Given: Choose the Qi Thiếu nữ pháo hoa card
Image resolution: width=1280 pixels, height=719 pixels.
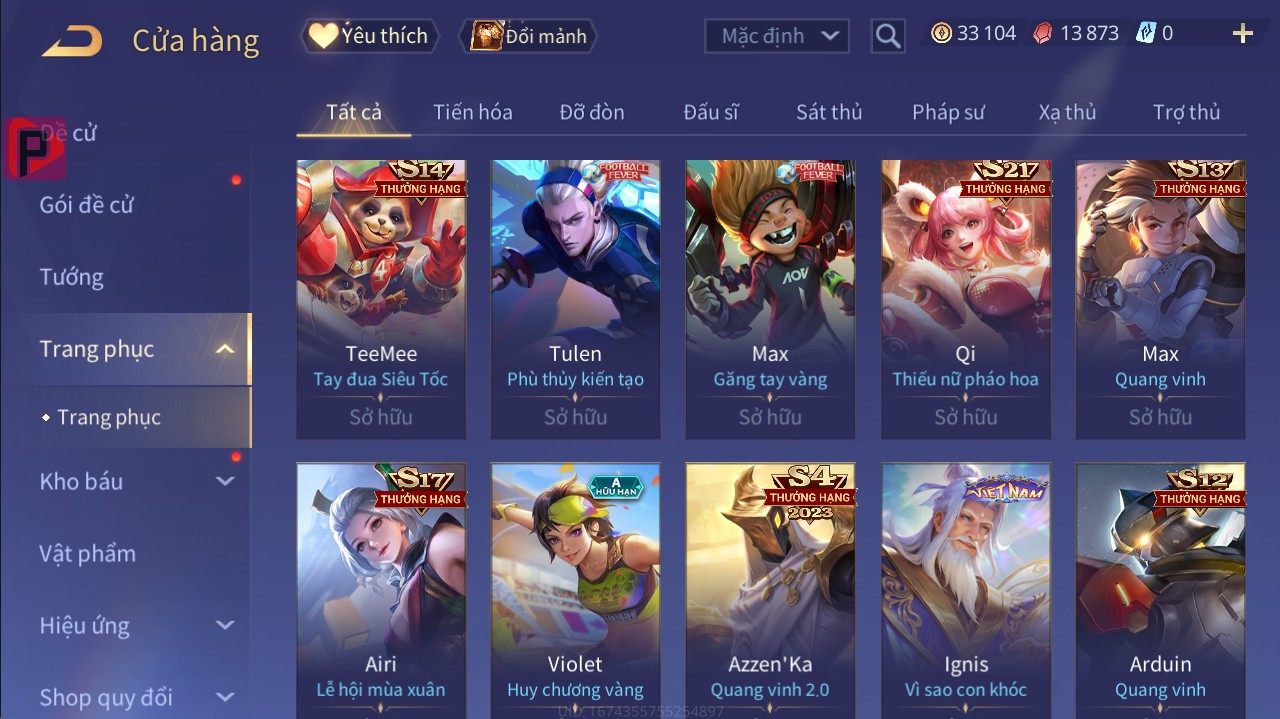Looking at the screenshot, I should pyautogui.click(x=965, y=298).
